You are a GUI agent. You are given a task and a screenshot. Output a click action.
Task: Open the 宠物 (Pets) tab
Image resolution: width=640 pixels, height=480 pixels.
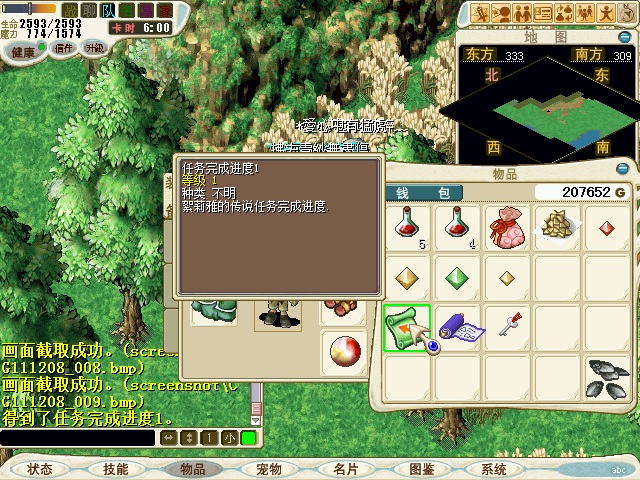[x=268, y=469]
